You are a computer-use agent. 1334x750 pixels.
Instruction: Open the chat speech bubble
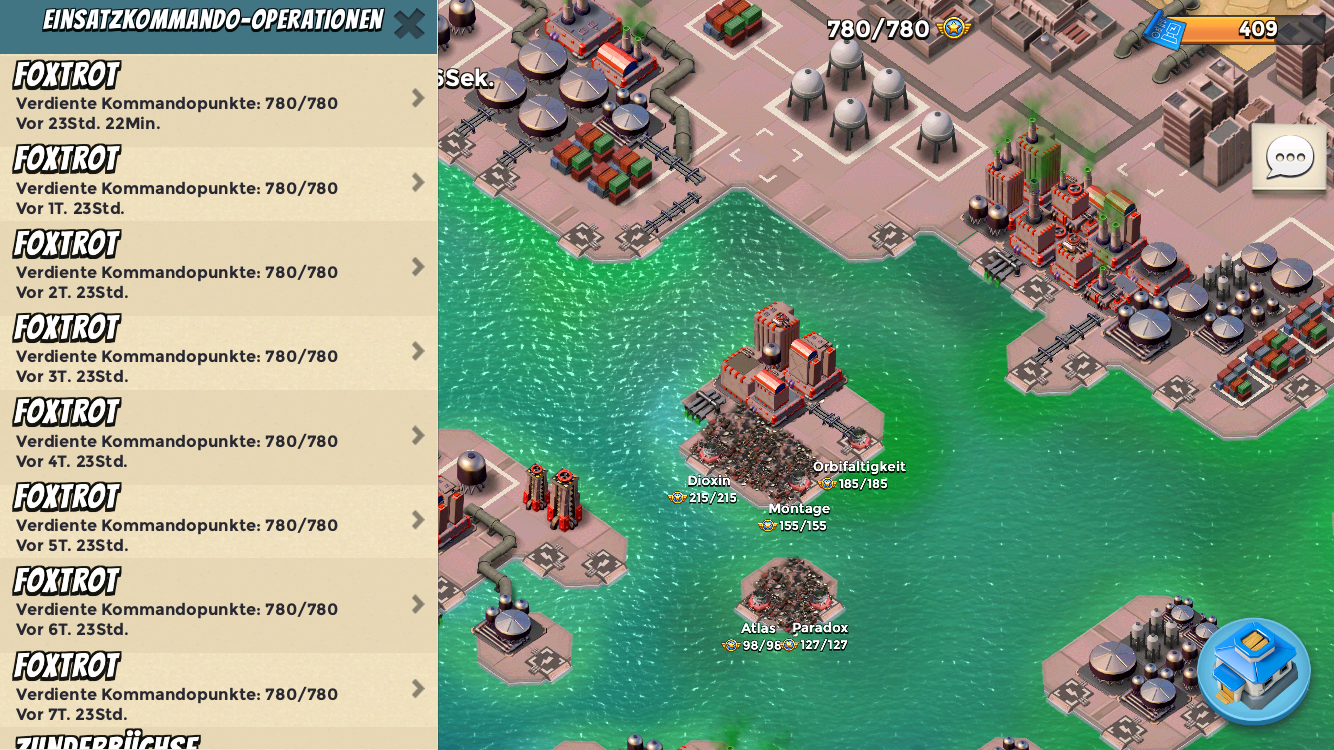click(x=1289, y=158)
